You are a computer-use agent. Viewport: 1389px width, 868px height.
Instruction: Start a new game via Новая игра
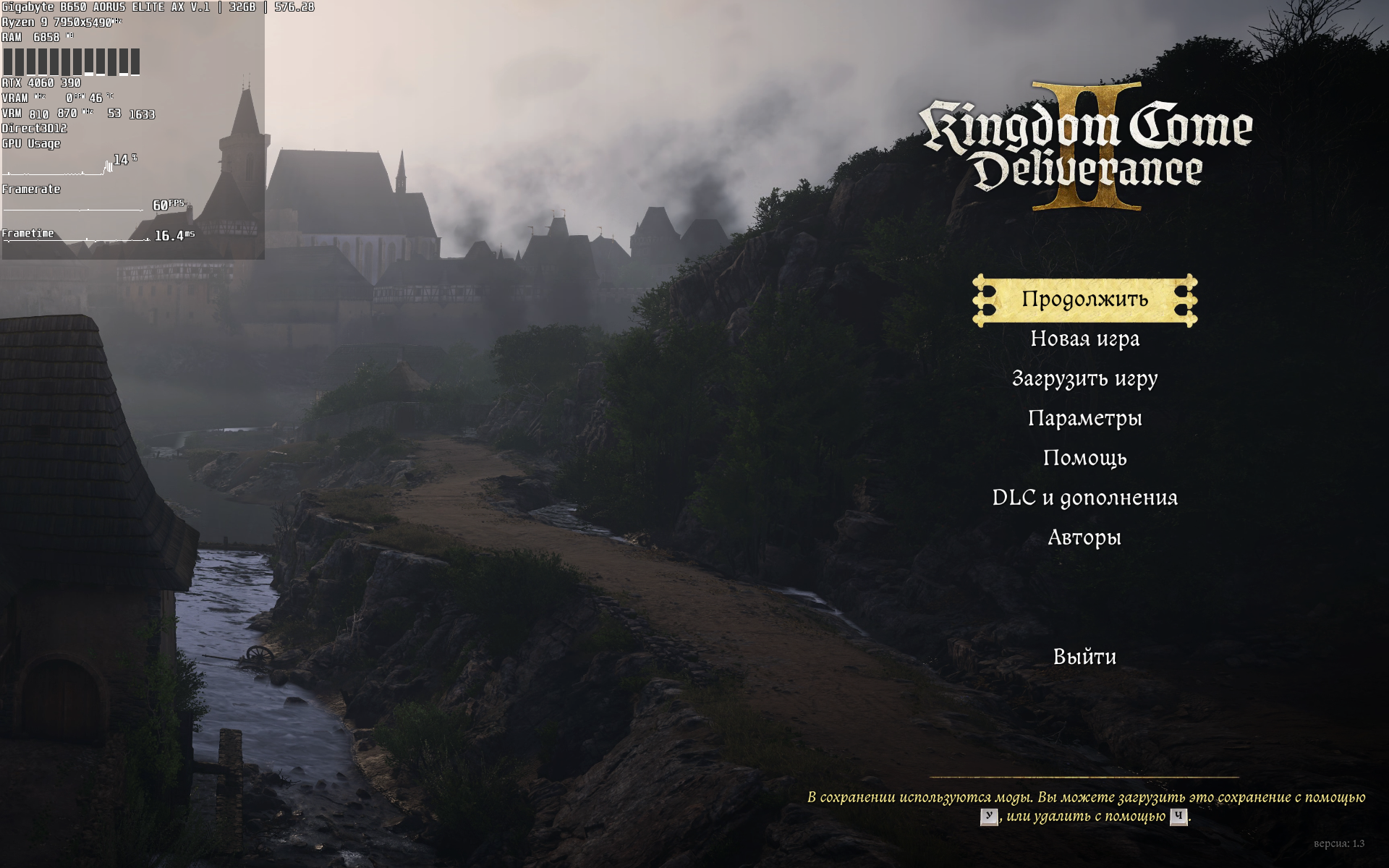coord(1084,339)
